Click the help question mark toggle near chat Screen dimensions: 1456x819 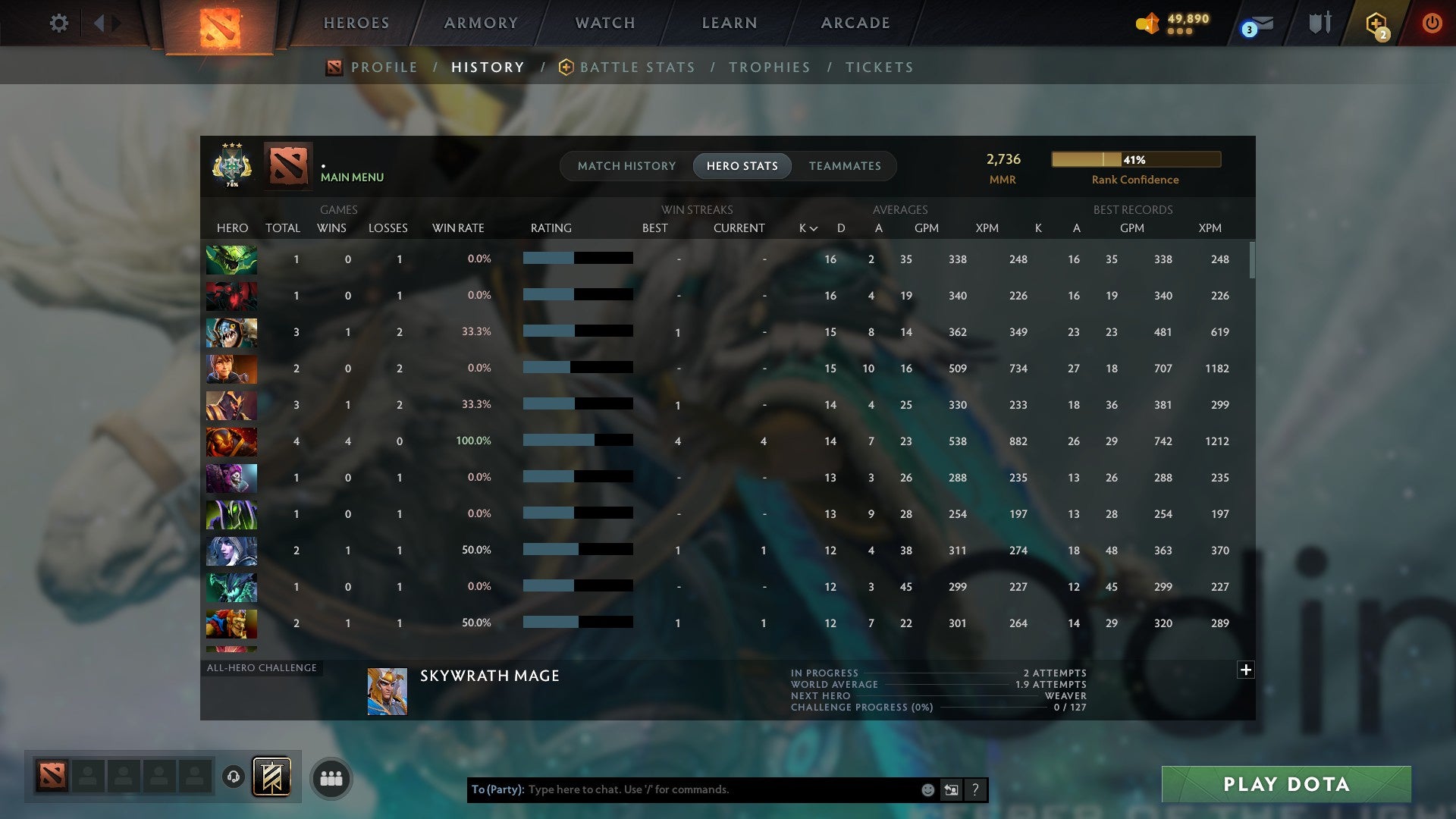975,789
